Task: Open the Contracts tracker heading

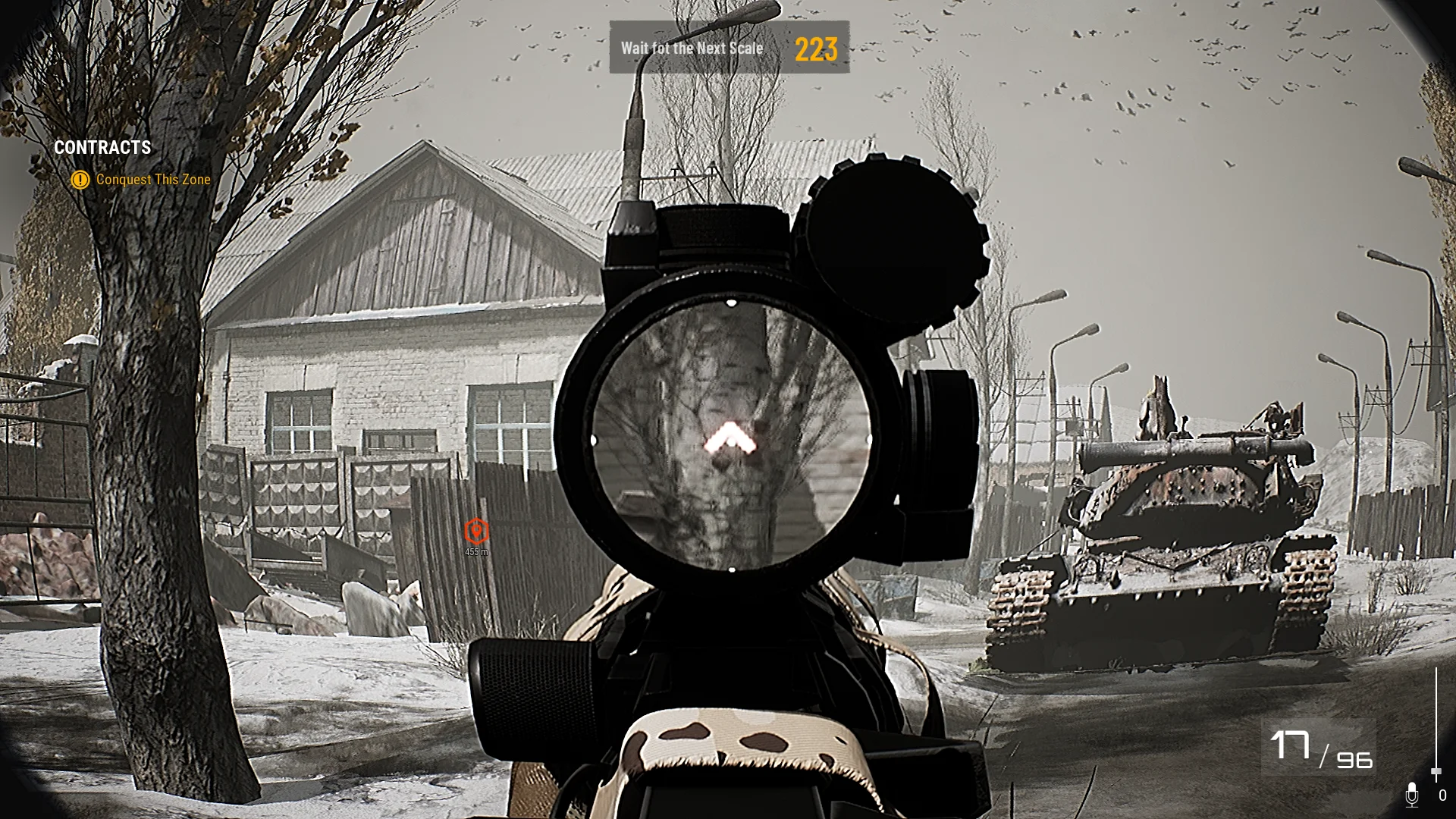Action: point(102,147)
